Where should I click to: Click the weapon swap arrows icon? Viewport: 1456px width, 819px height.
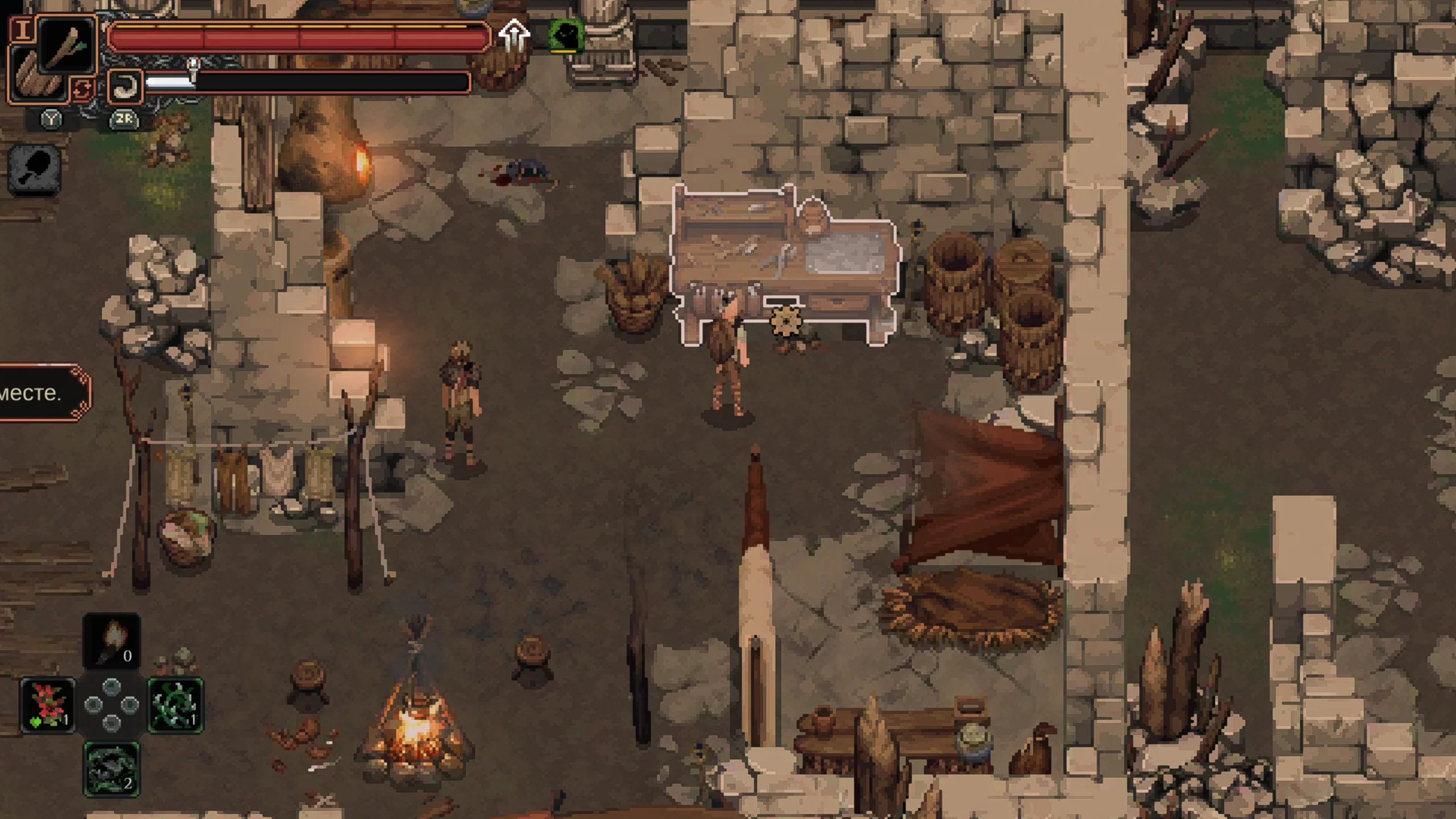[83, 90]
